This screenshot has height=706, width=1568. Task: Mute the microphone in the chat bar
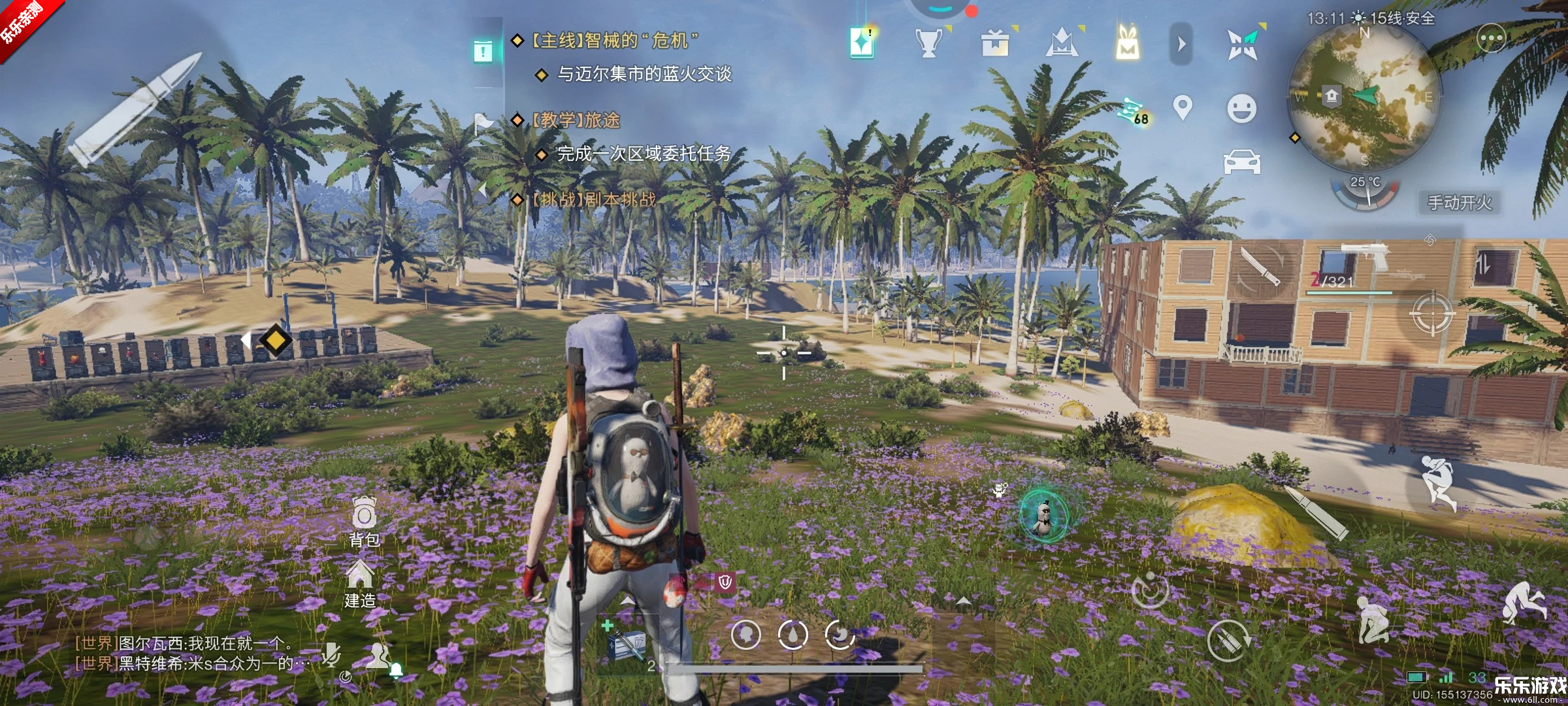(x=330, y=655)
